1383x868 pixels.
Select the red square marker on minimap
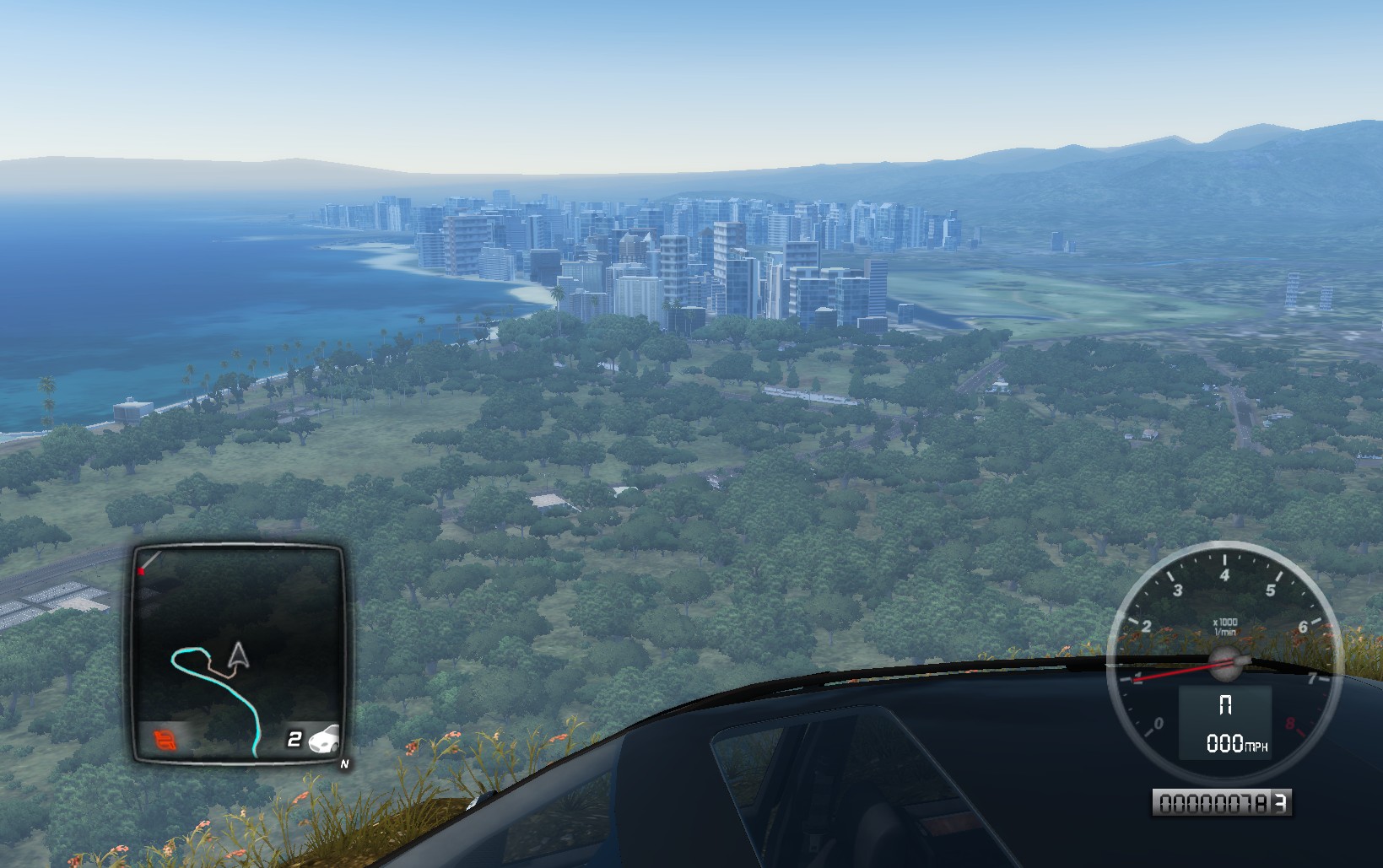(142, 572)
